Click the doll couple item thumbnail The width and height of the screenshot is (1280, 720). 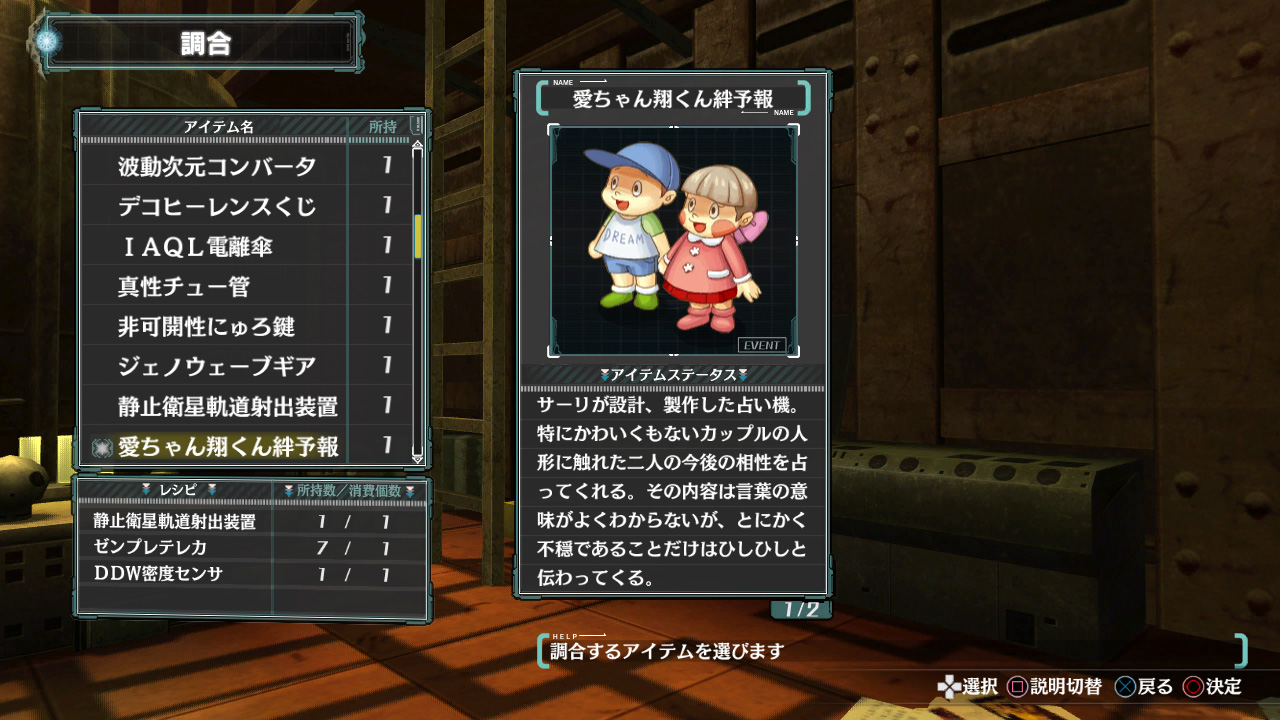pyautogui.click(x=673, y=240)
